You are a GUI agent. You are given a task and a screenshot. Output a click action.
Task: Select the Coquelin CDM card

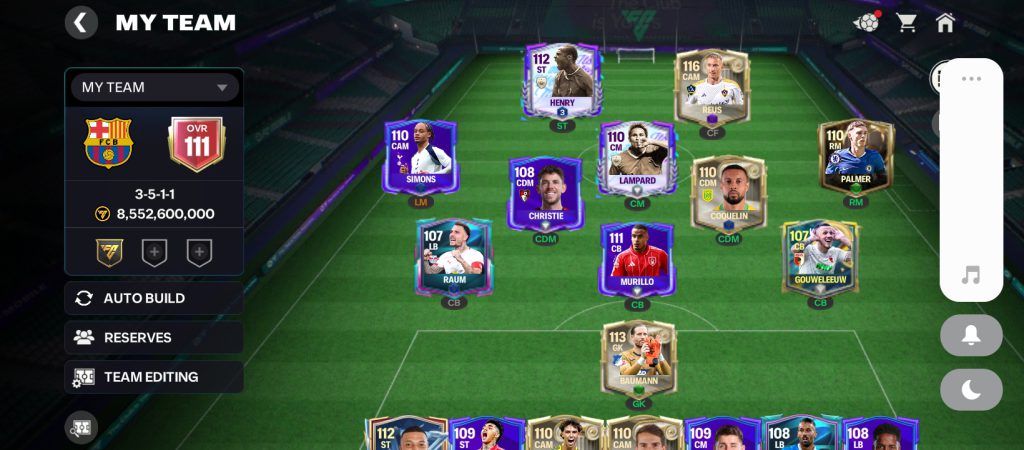tap(728, 192)
